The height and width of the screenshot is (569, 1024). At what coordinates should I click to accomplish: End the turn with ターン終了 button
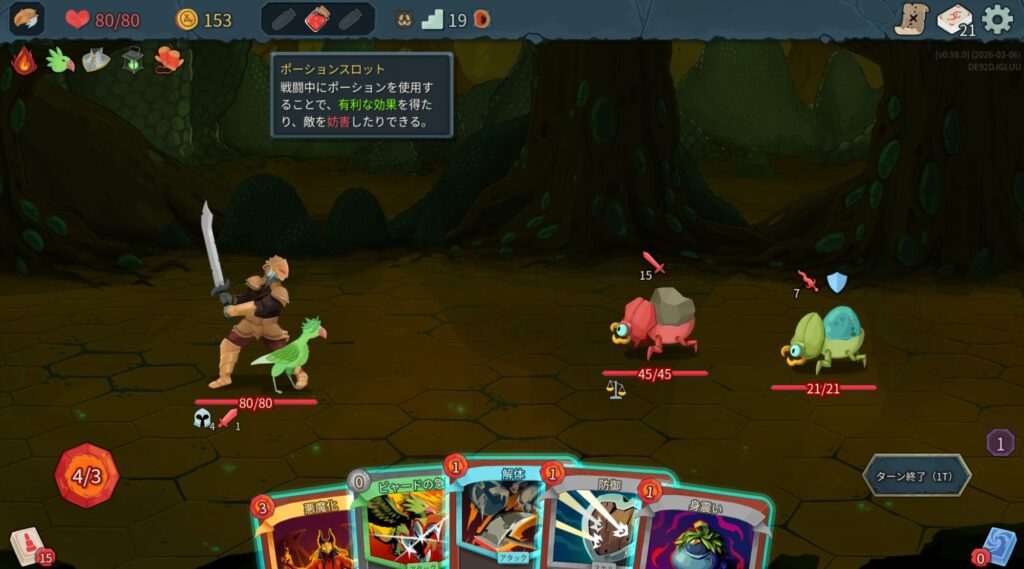(x=916, y=475)
